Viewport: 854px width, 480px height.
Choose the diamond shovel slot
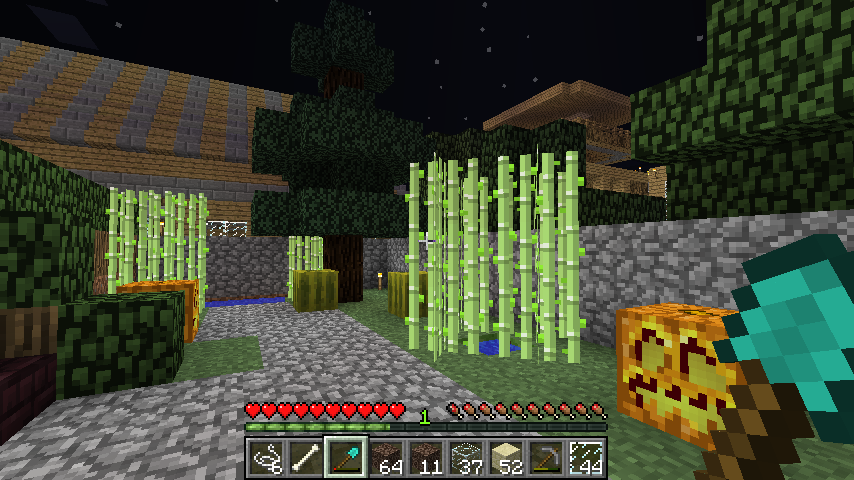(x=346, y=457)
